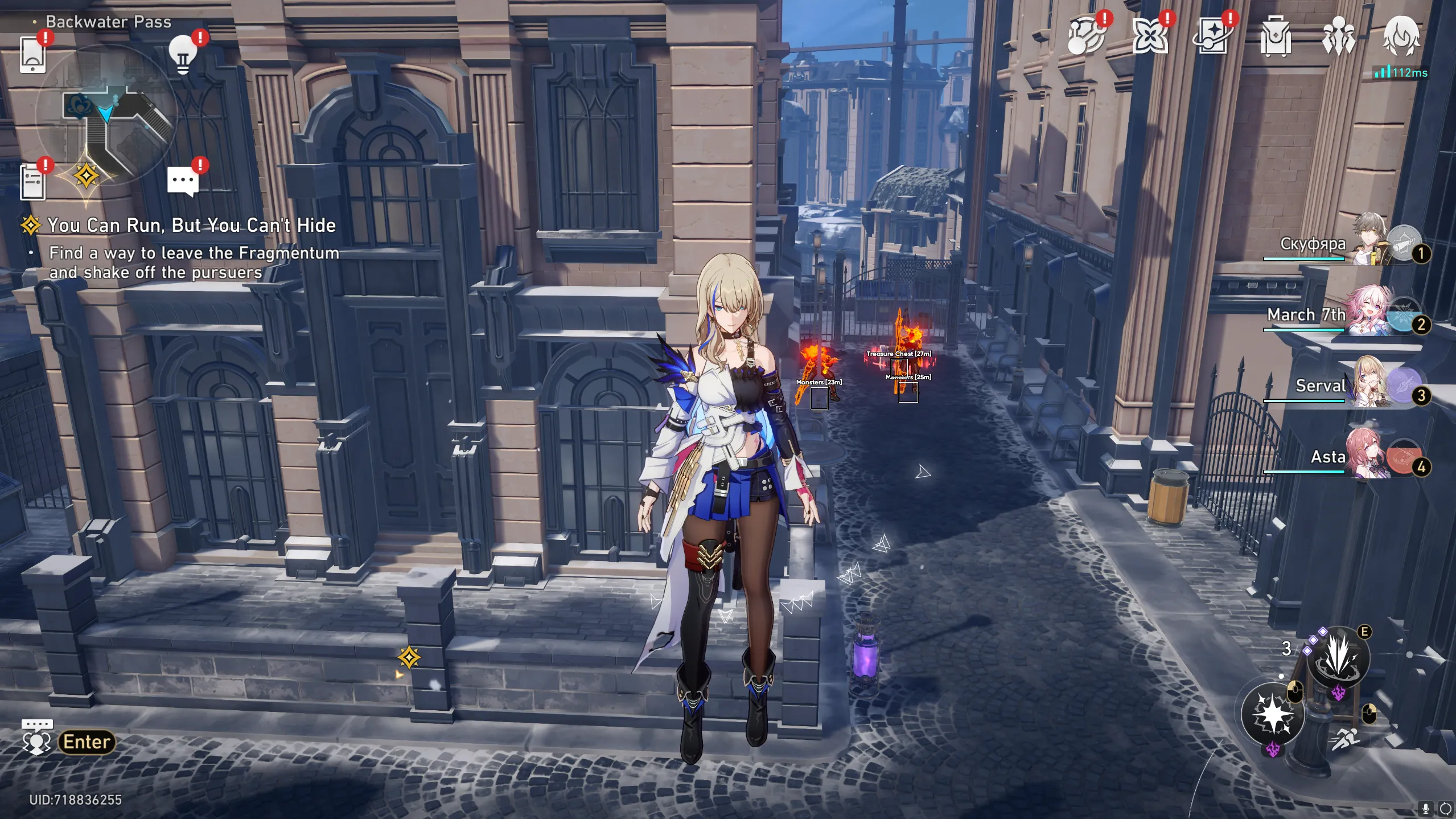Screen dimensions: 1456x819
Task: Open the Interastral Guide book icon
Action: pyautogui.click(x=1212, y=37)
